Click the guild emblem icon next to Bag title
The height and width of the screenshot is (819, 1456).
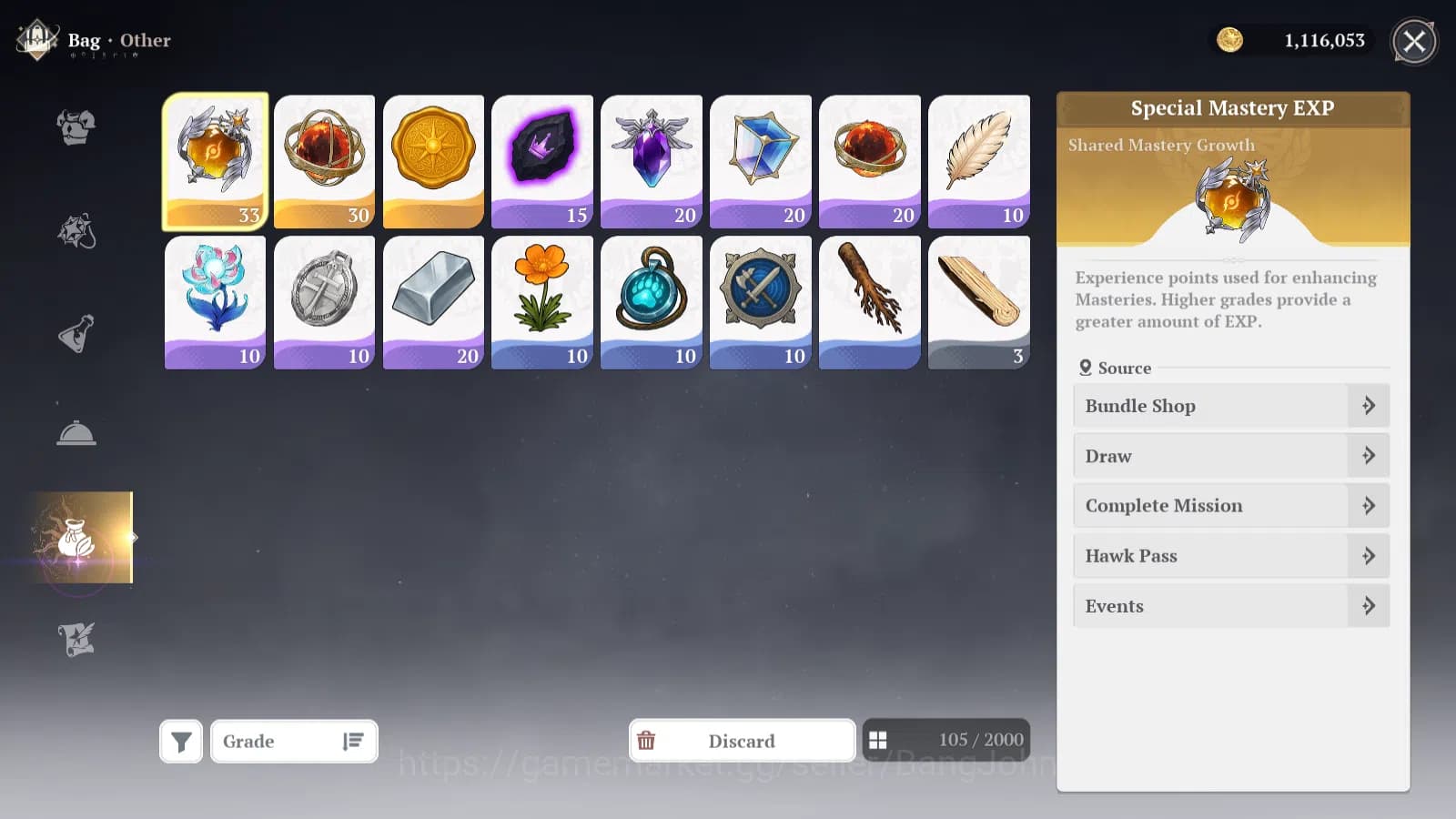point(35,40)
